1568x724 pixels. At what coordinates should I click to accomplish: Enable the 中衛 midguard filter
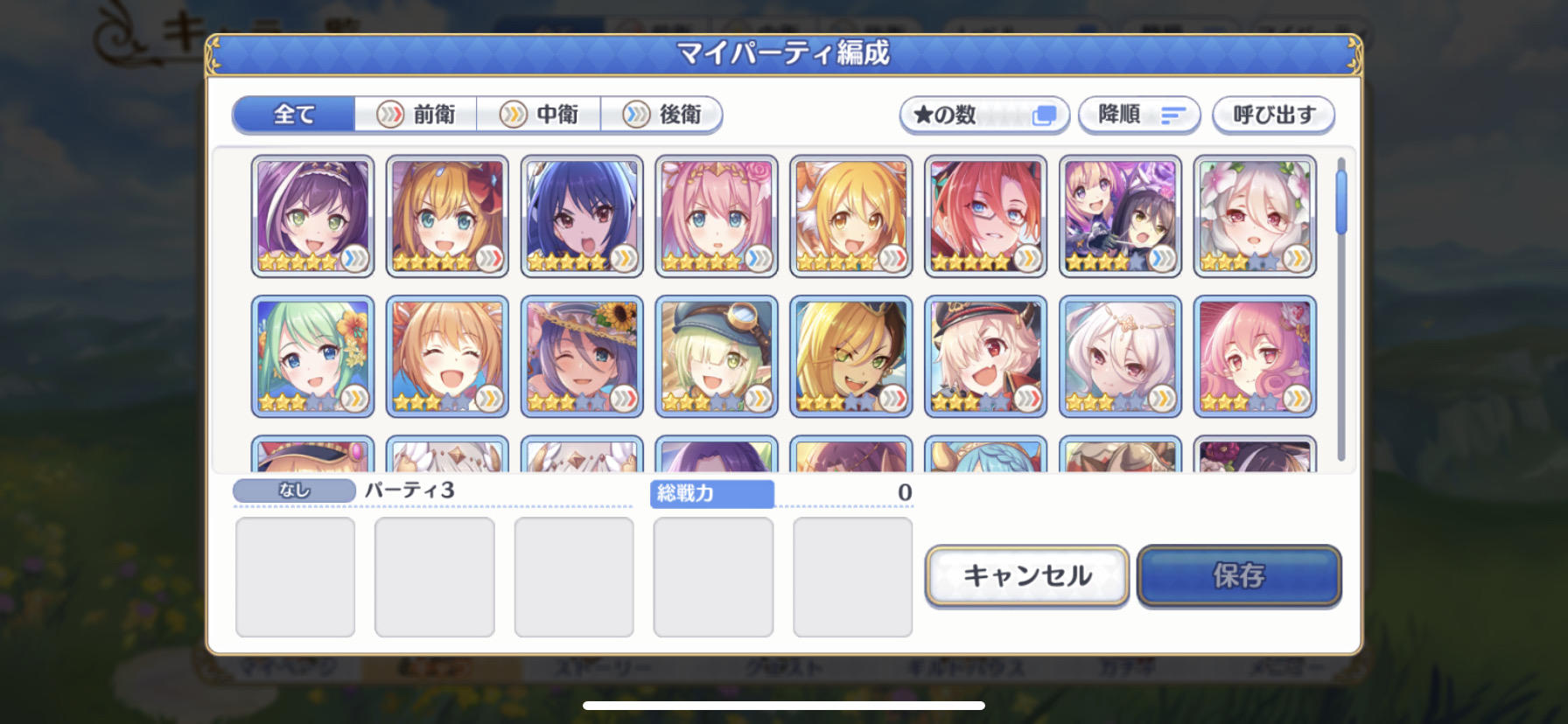point(538,115)
